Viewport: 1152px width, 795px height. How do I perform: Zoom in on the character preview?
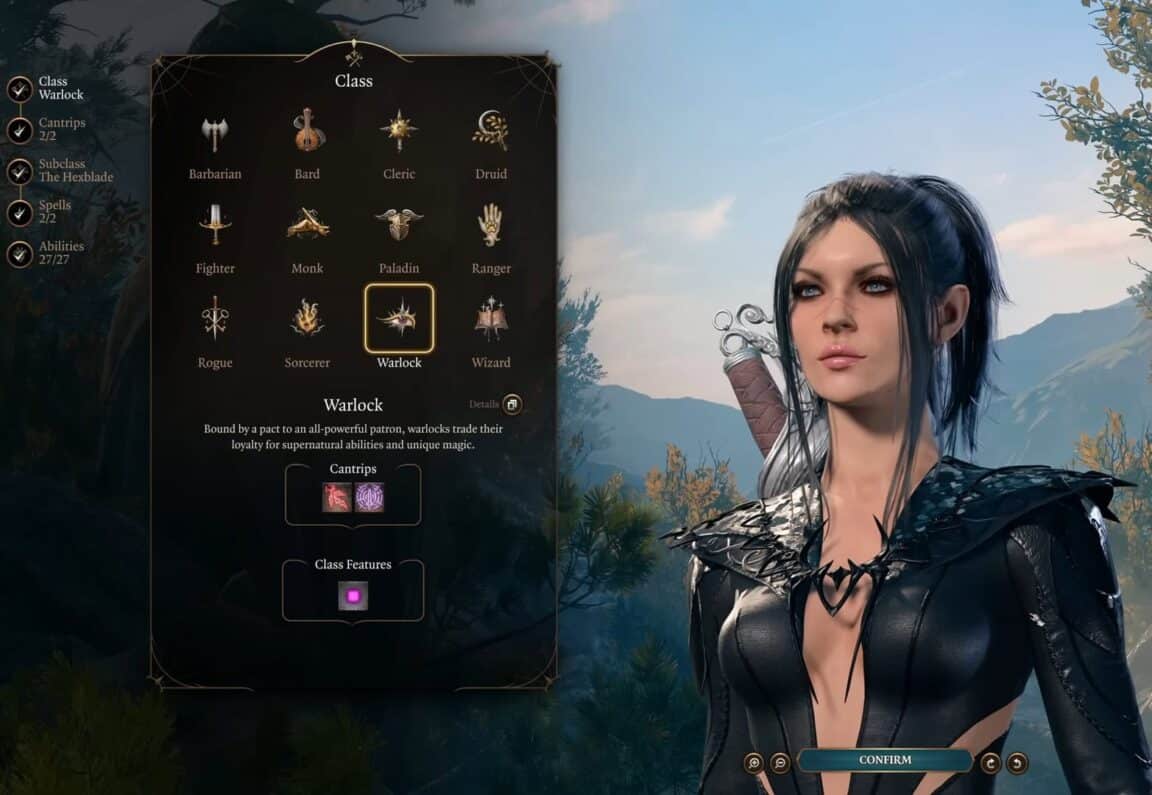coord(754,762)
